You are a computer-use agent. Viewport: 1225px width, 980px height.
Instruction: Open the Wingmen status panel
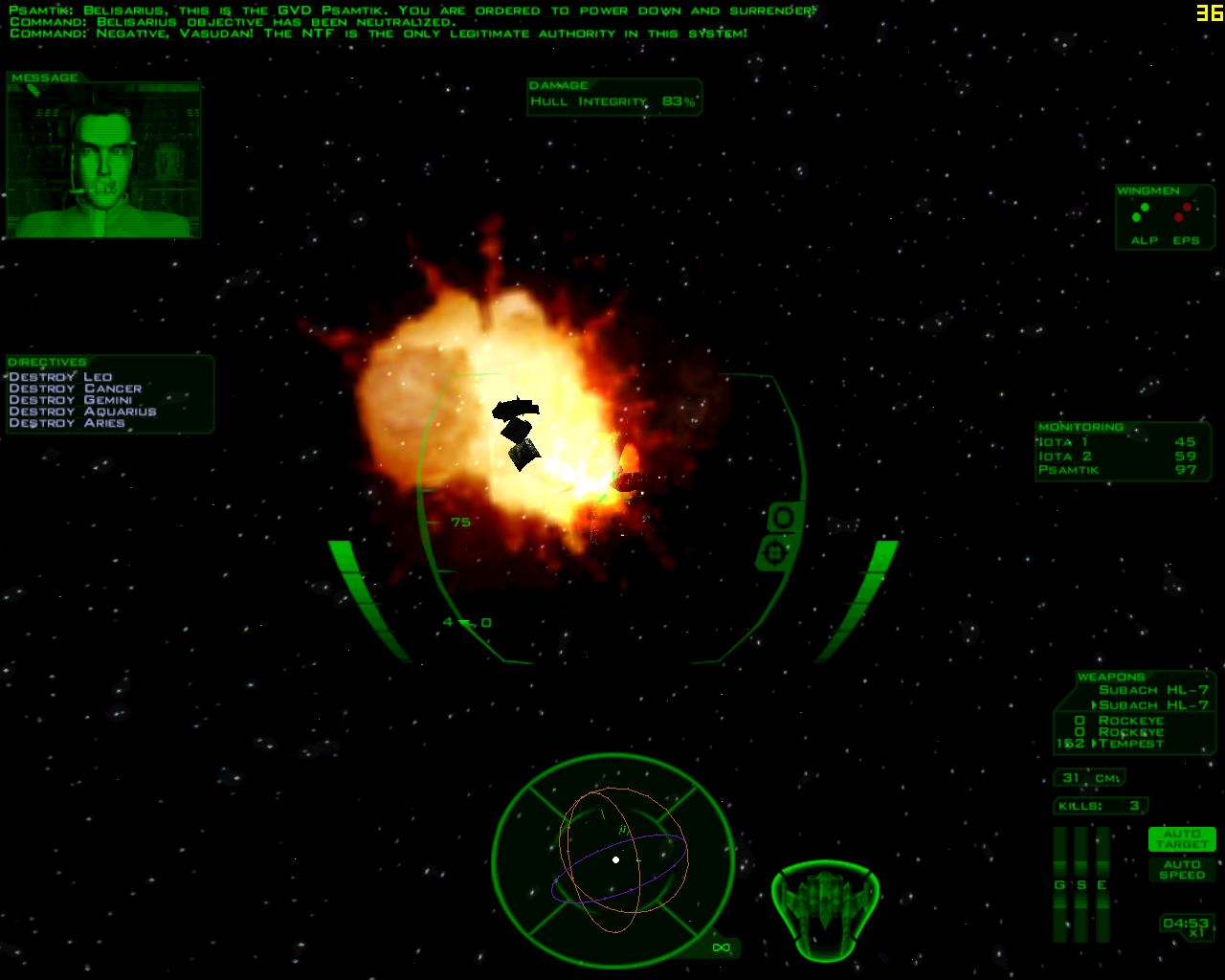1163,217
